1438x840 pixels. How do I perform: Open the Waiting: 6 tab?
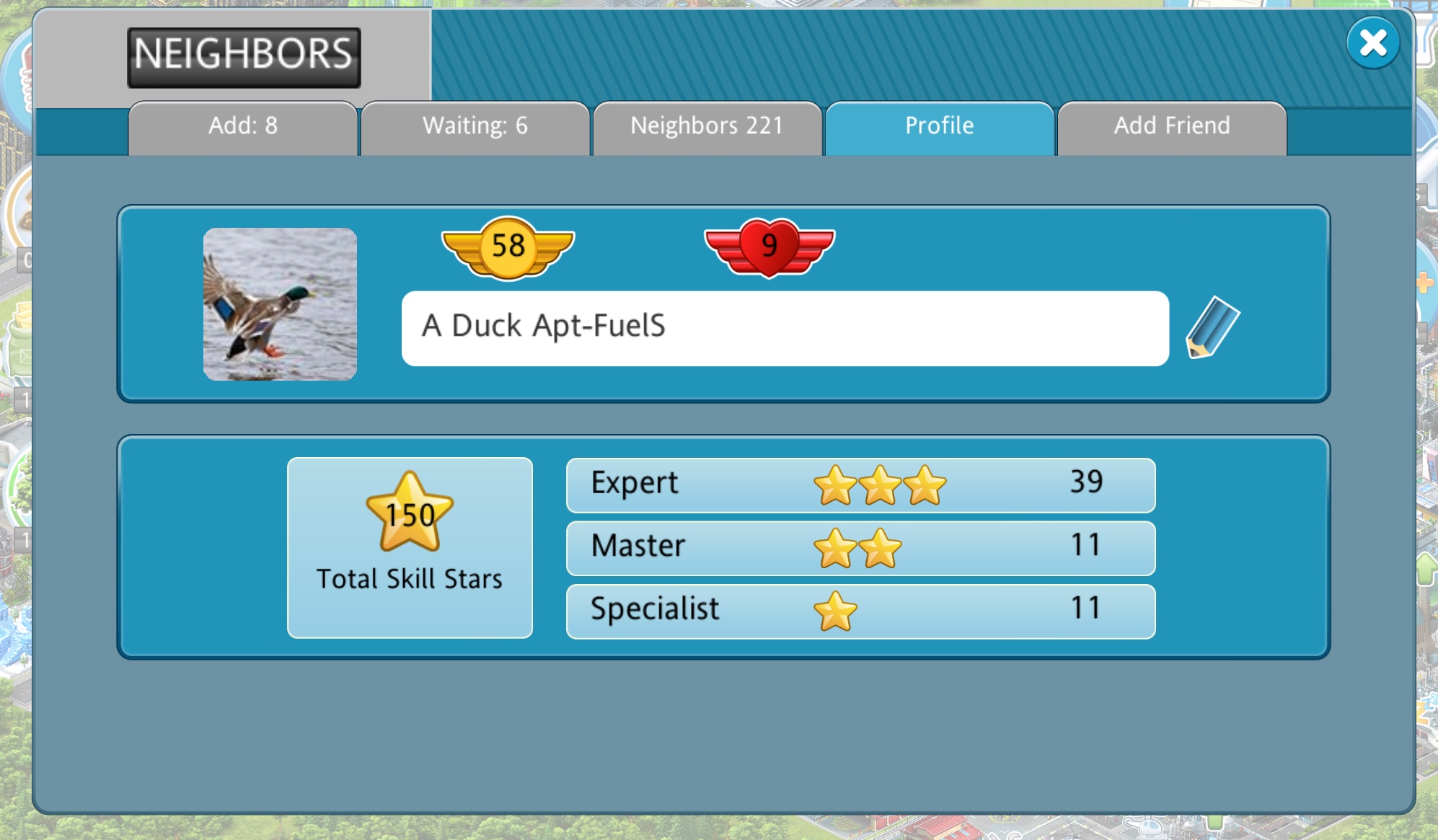coord(475,127)
